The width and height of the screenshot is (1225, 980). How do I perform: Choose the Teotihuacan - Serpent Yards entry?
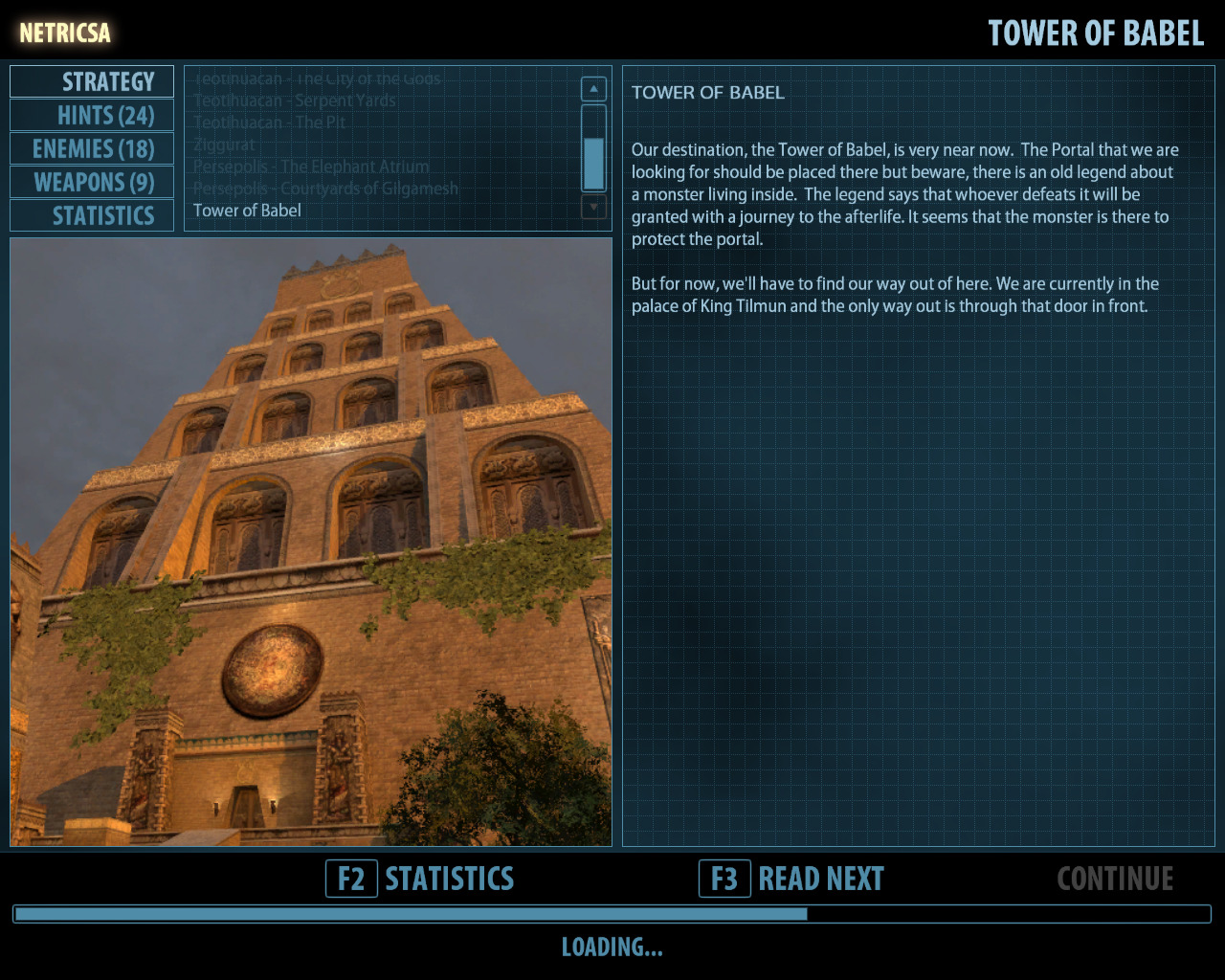pos(295,100)
